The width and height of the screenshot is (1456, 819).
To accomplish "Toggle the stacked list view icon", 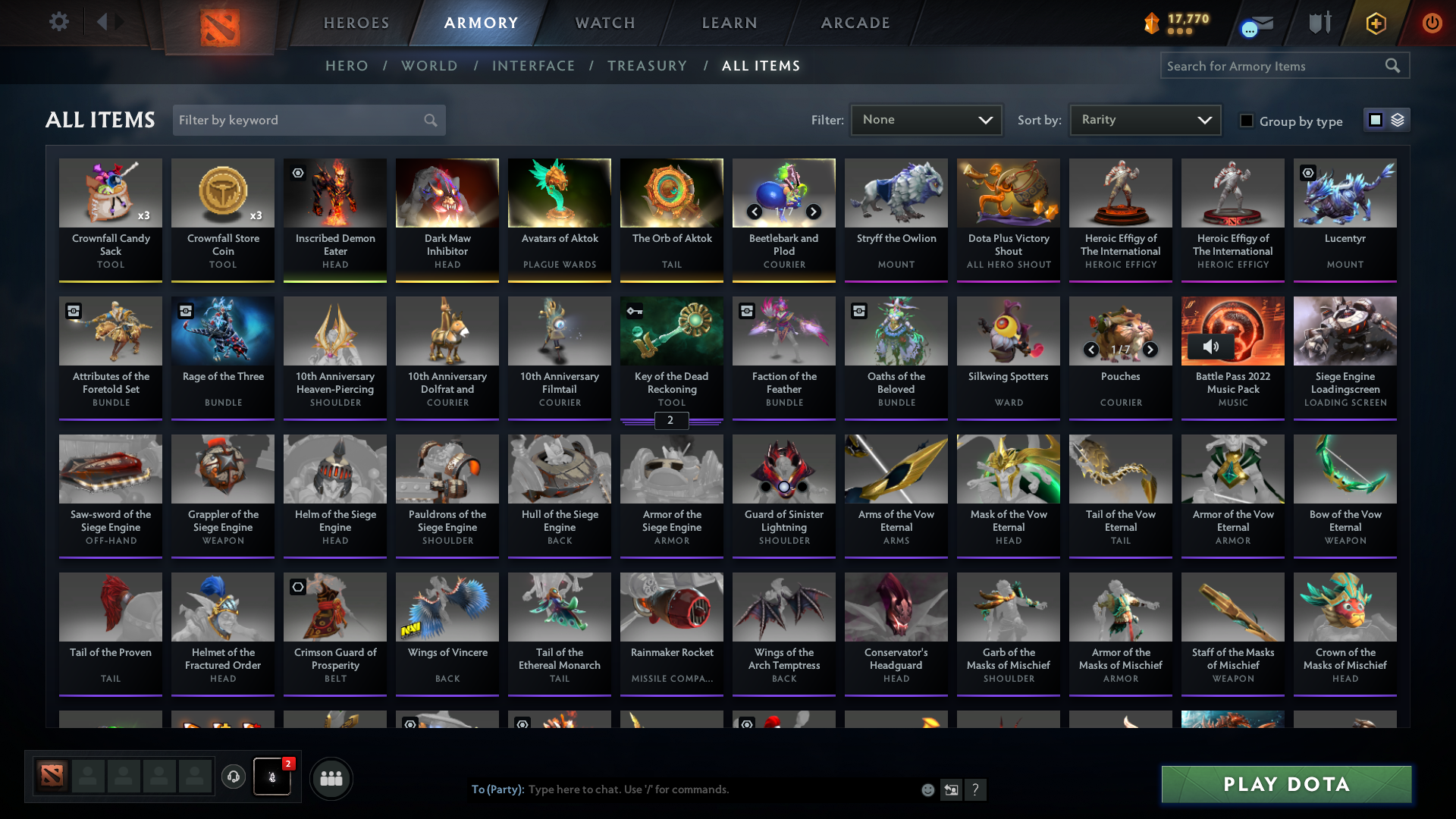I will pyautogui.click(x=1398, y=120).
